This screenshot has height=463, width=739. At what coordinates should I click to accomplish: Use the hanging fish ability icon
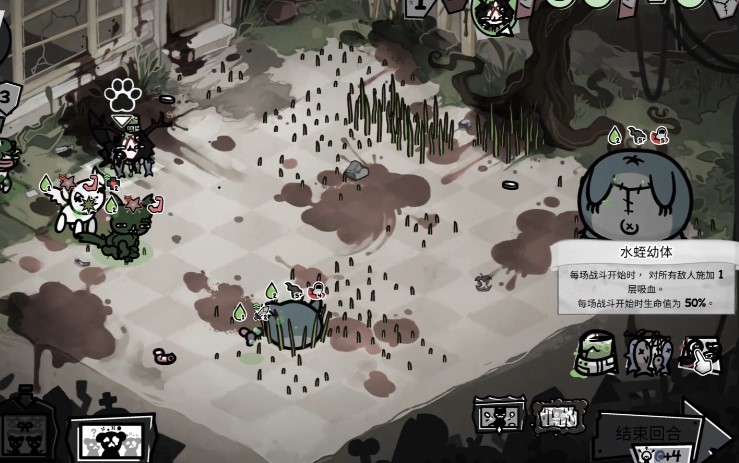click(648, 354)
